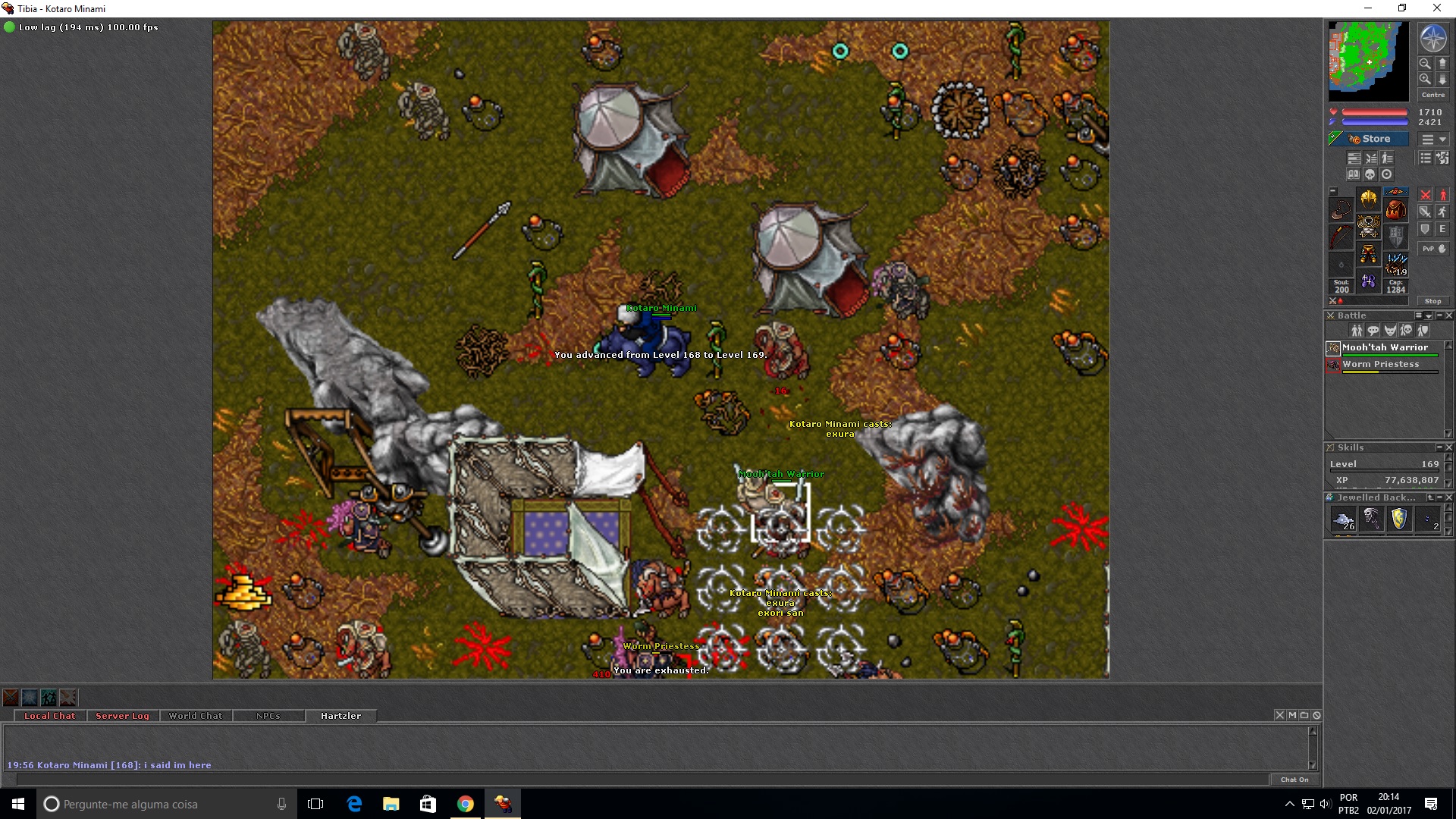Select the bow weapon slot
Screen dimensions: 1456x819
(1341, 236)
